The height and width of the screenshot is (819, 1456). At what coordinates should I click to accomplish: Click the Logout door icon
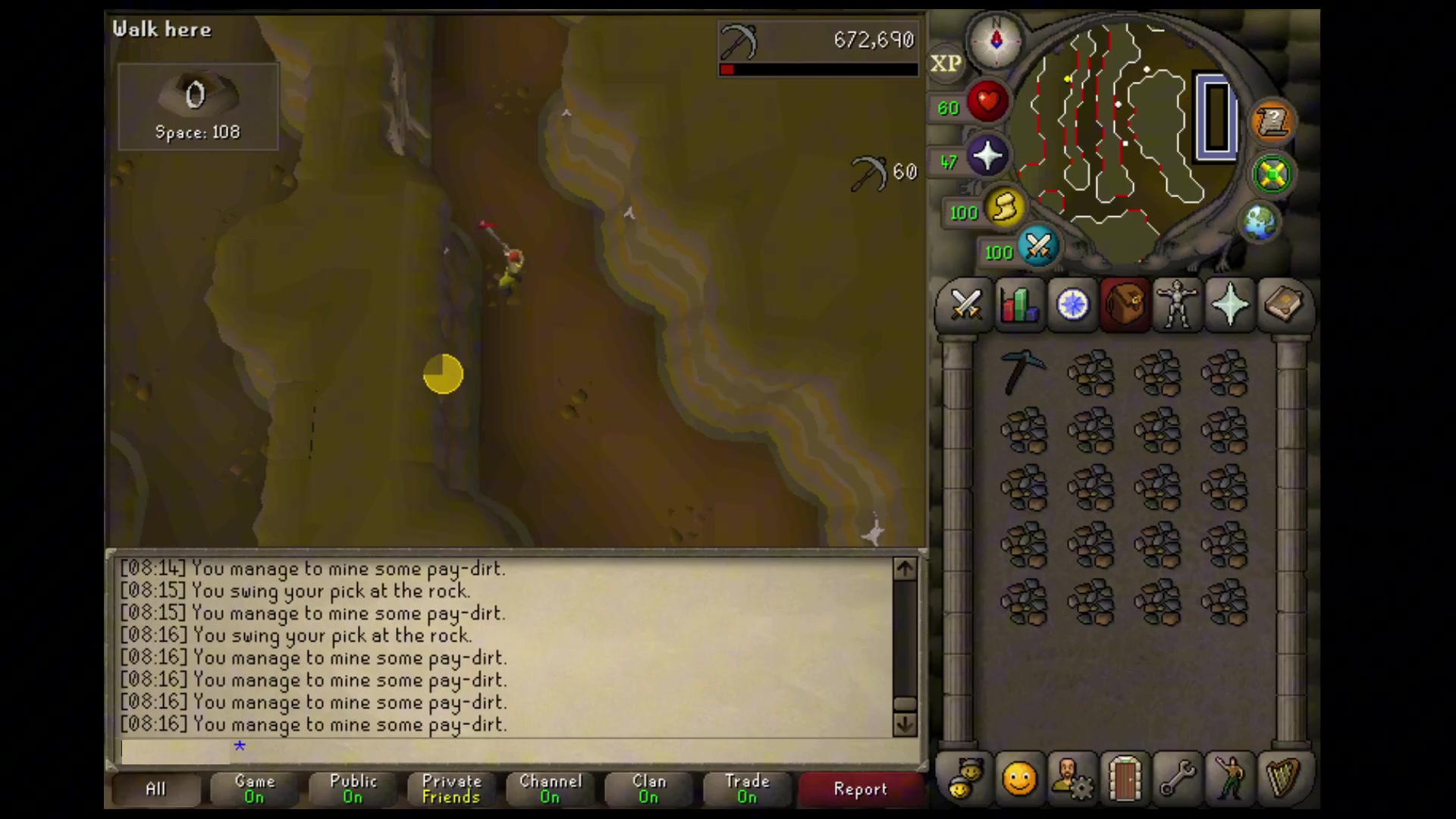coord(1125,777)
